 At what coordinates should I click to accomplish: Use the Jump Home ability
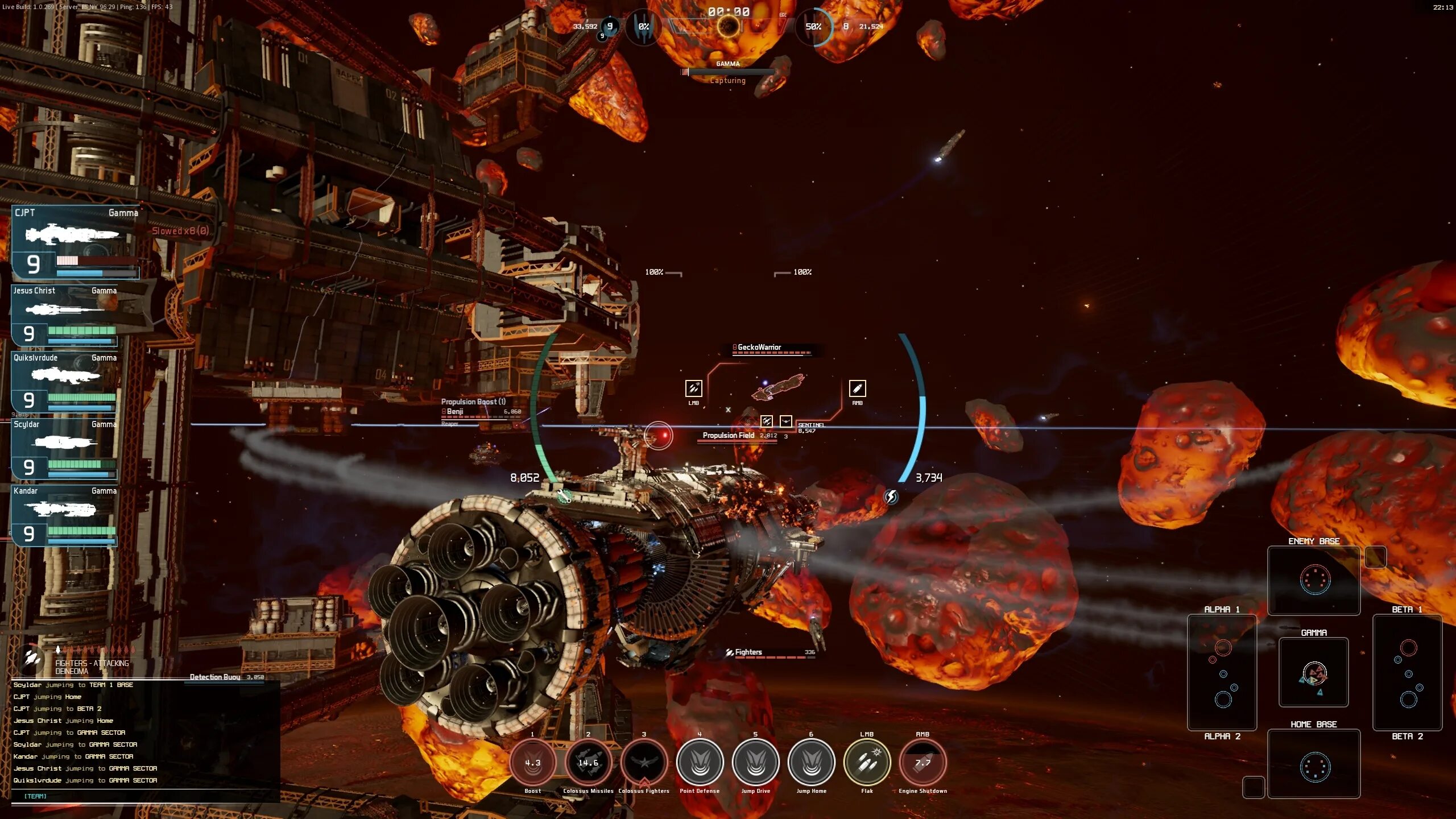click(x=811, y=763)
